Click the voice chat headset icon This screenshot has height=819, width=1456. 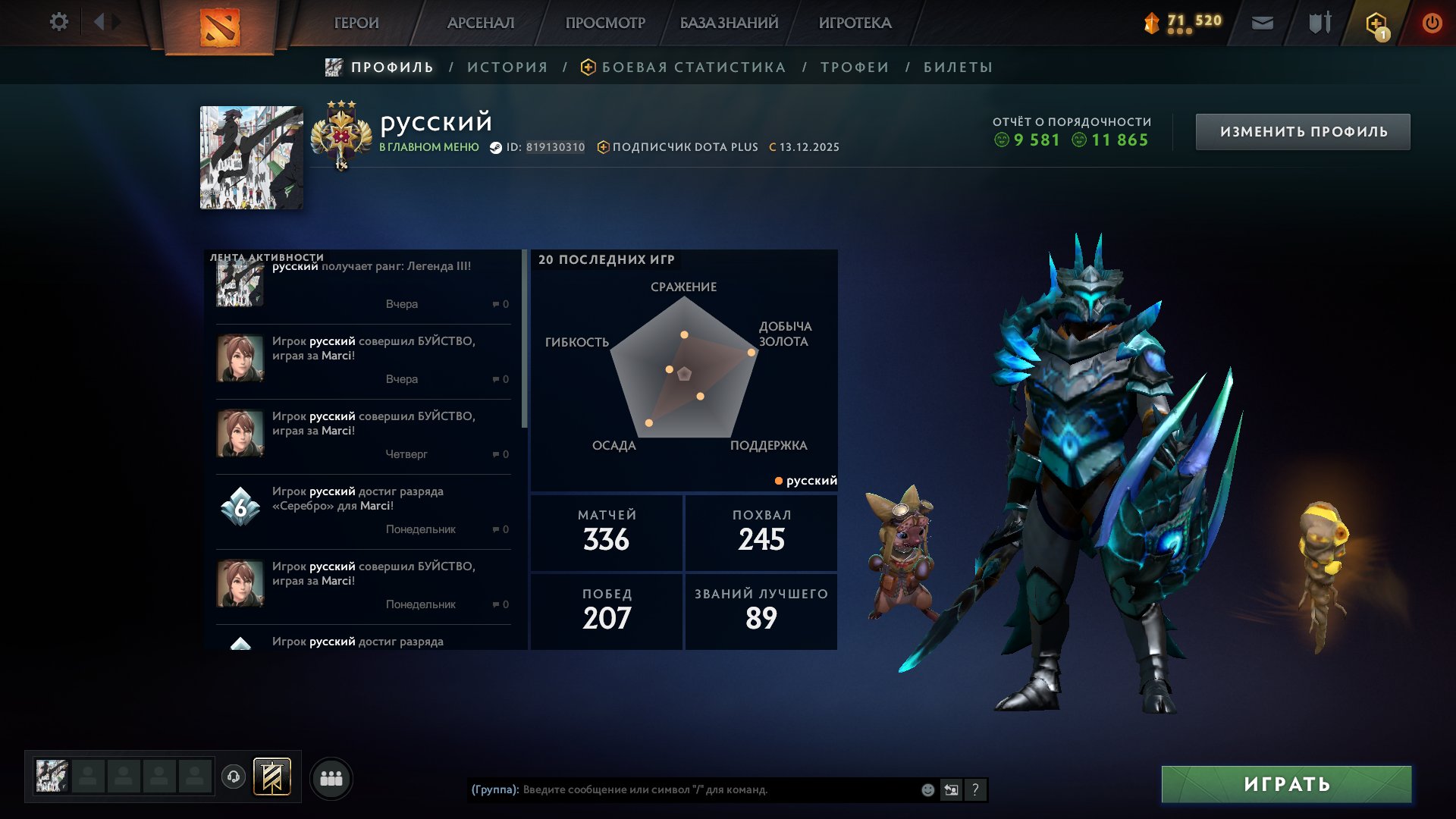point(235,777)
